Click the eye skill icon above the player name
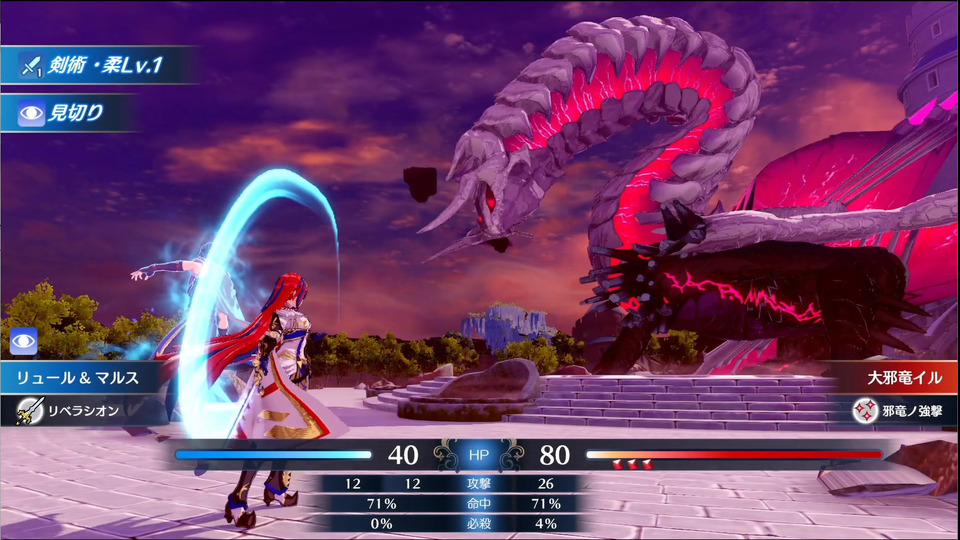This screenshot has width=960, height=540. point(23,341)
